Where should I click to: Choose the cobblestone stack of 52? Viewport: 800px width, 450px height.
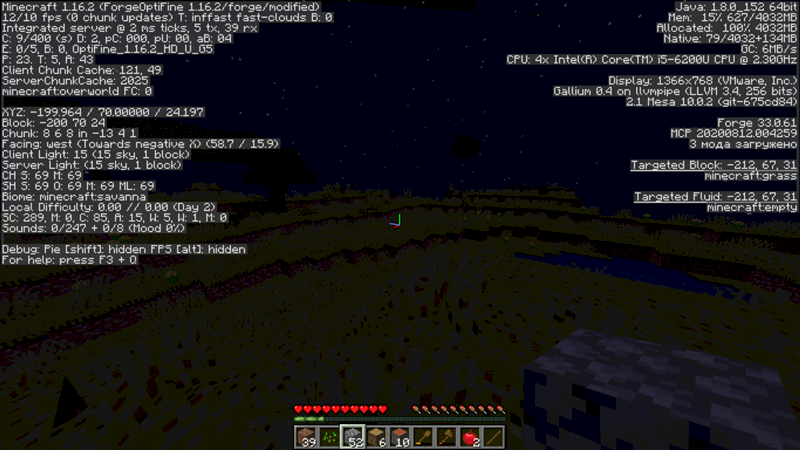pyautogui.click(x=353, y=437)
